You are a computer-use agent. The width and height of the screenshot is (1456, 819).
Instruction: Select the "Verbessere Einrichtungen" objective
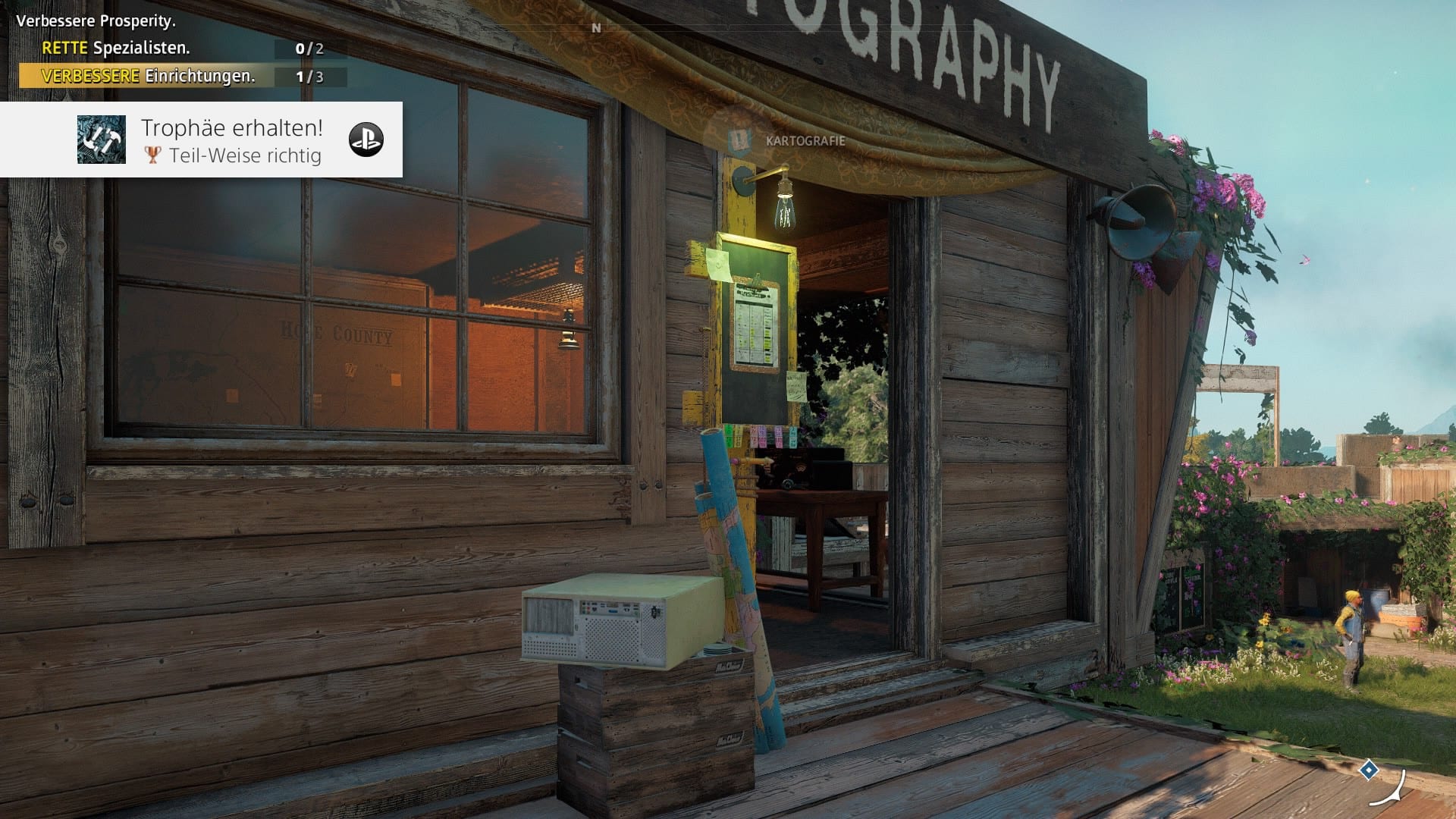click(x=148, y=76)
